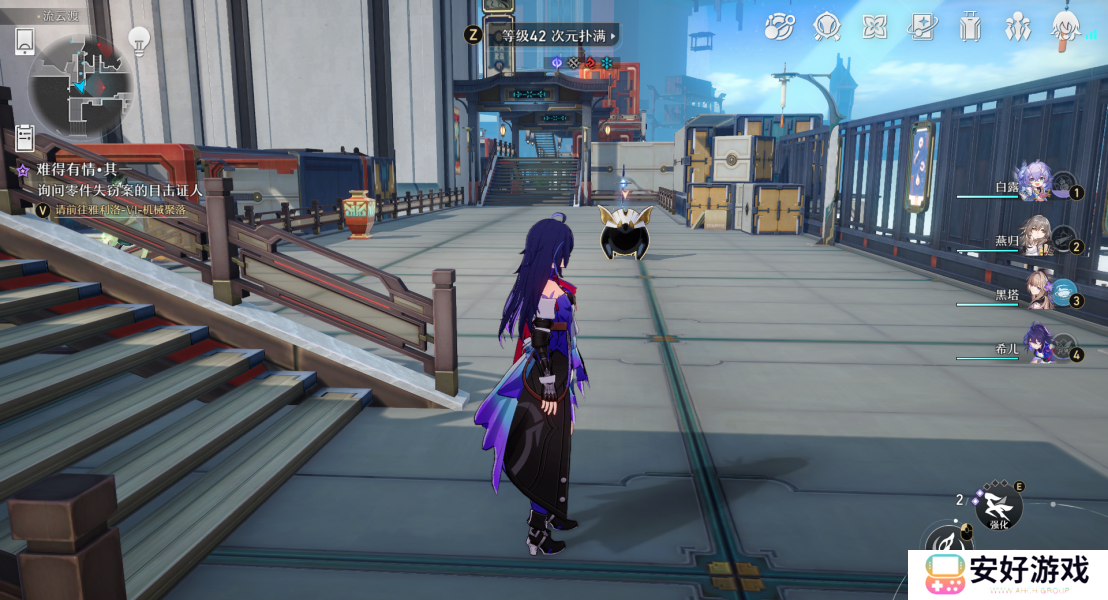The height and width of the screenshot is (600, 1108).
Task: Open the clipboard mission log icon
Action: 25,137
